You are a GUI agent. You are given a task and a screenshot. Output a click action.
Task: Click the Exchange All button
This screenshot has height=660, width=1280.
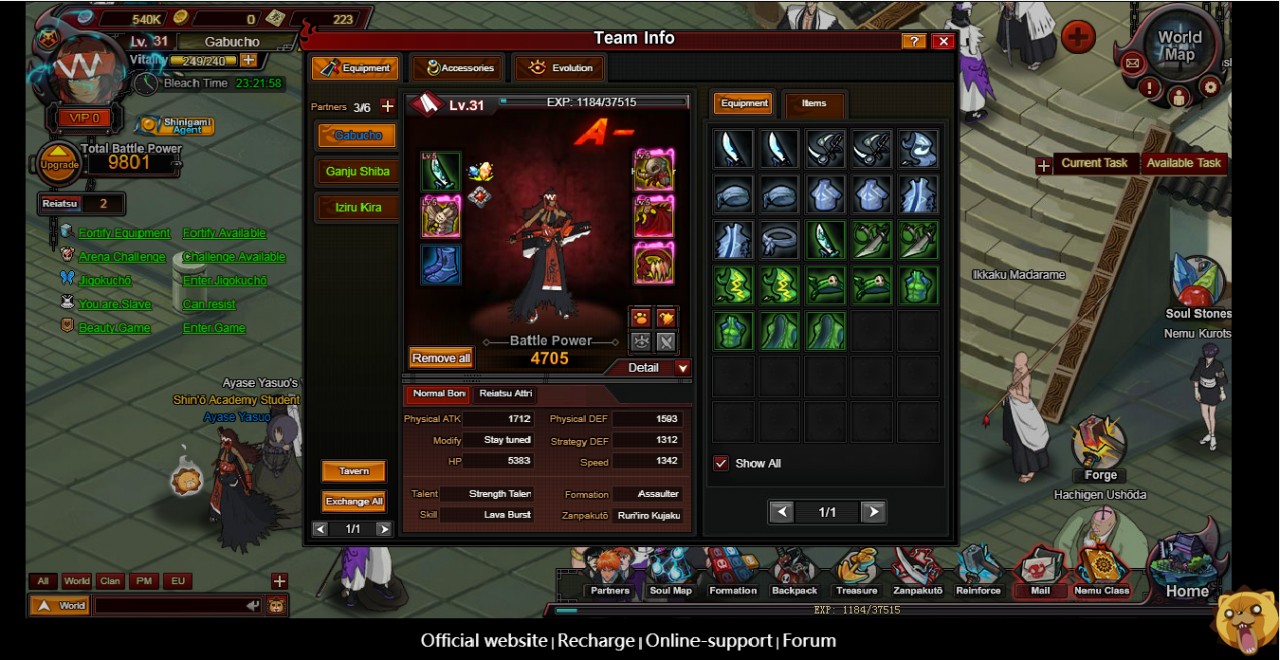354,501
